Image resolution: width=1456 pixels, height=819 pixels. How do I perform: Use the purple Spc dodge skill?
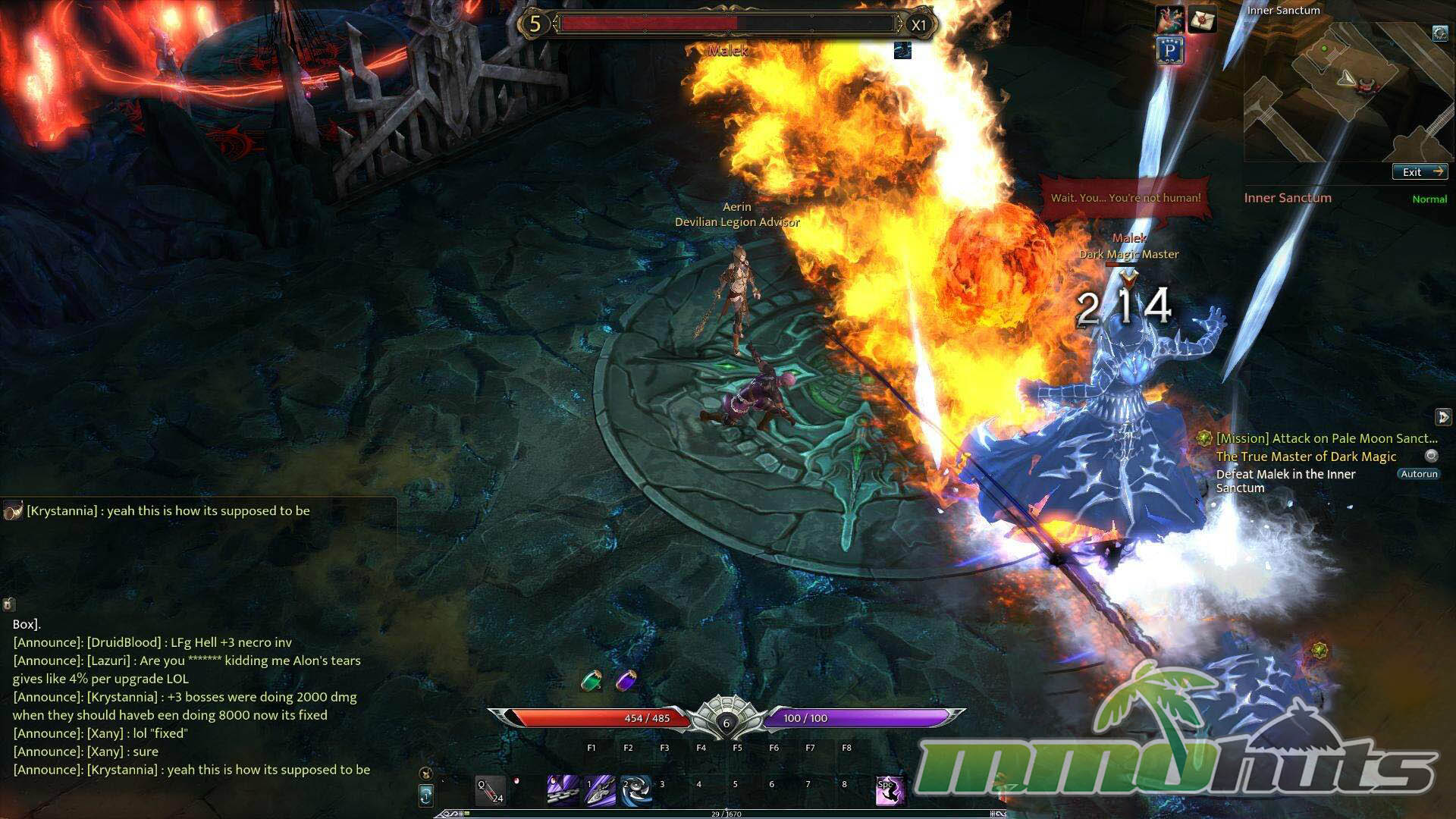pyautogui.click(x=890, y=790)
